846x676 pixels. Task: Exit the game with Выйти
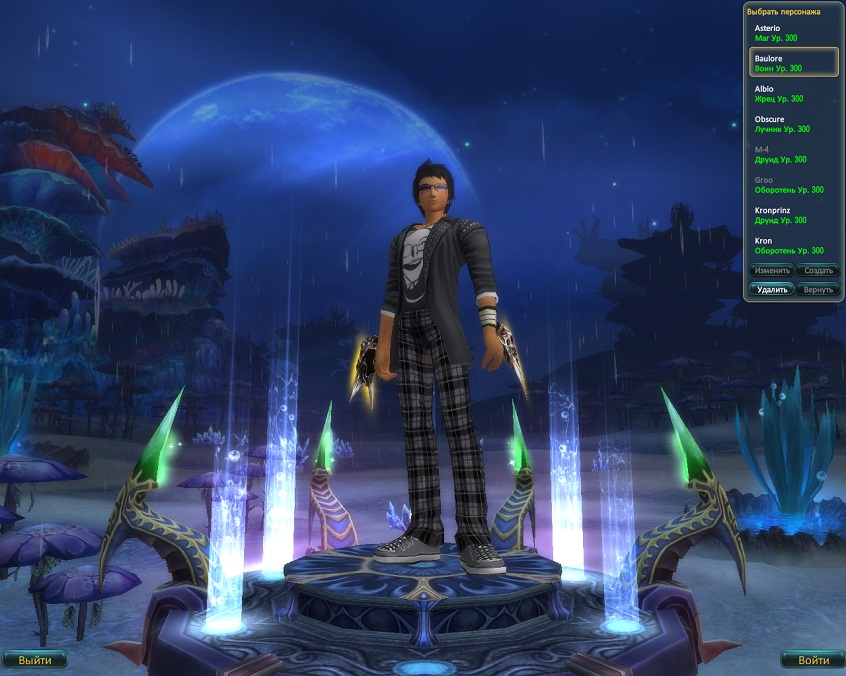pos(35,660)
